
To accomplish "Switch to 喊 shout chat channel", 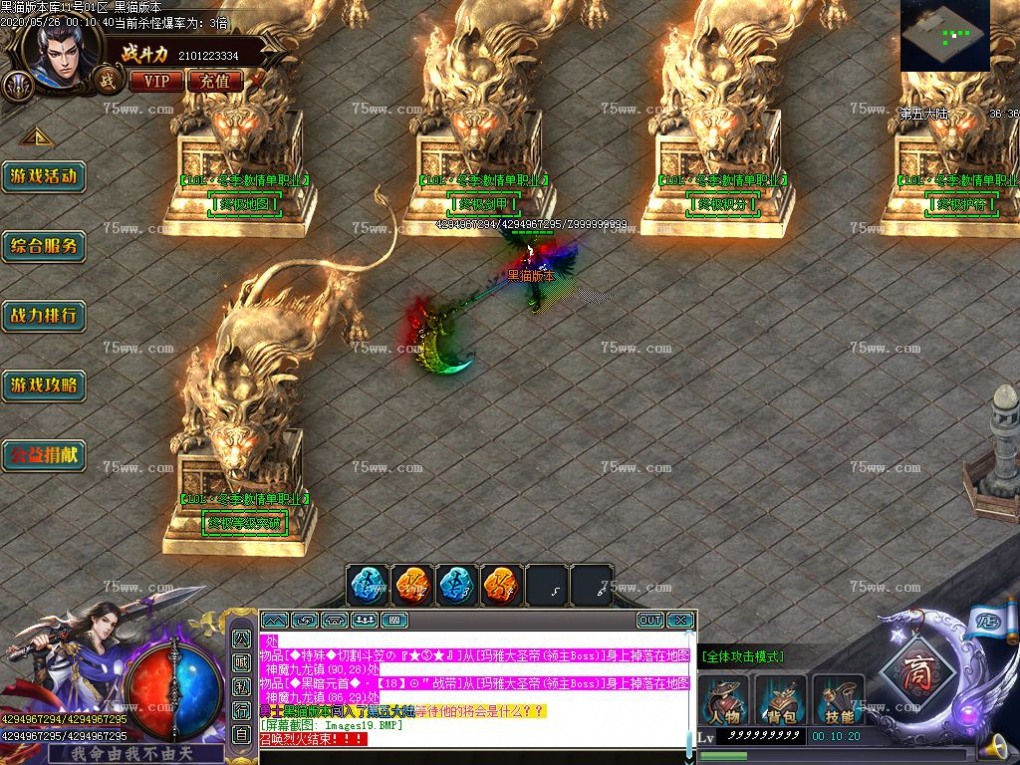I will pyautogui.click(x=241, y=661).
